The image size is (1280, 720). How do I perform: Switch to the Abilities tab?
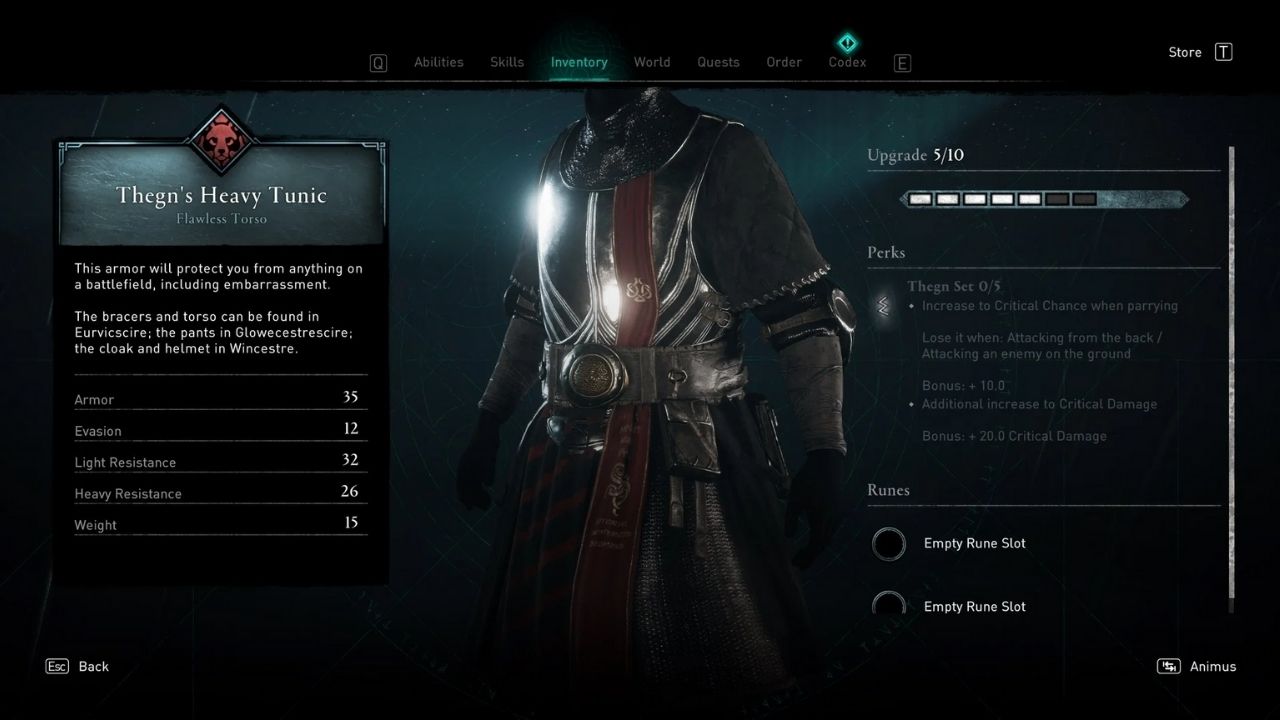(438, 61)
